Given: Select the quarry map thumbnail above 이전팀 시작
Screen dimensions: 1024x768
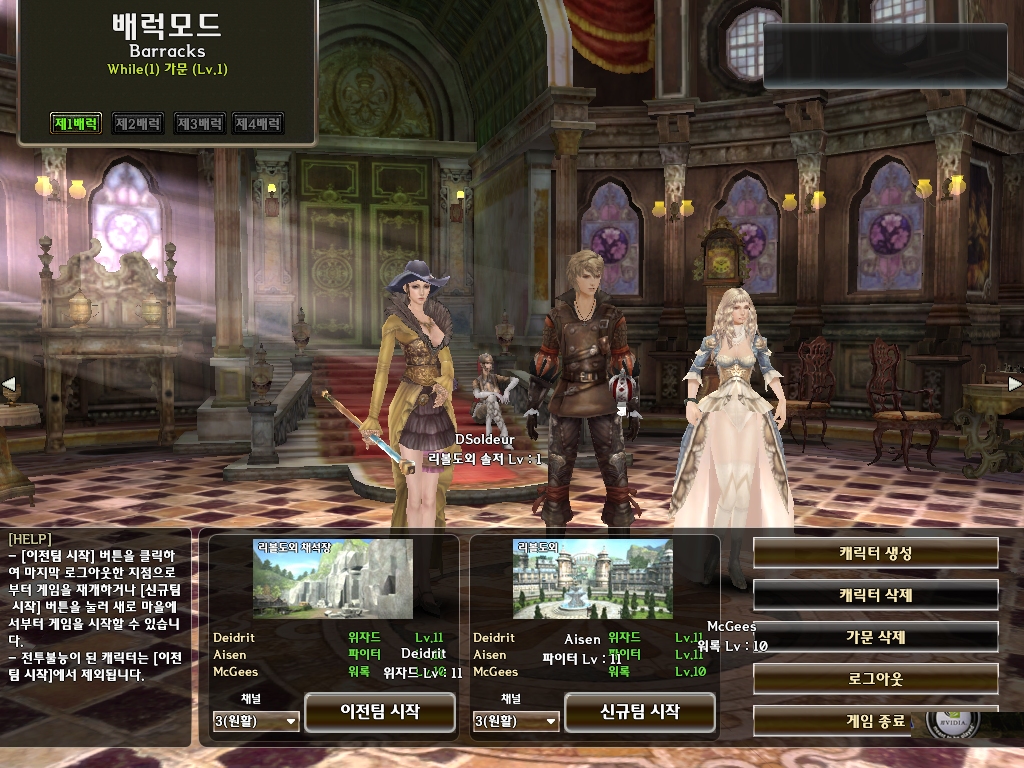Looking at the screenshot, I should tap(332, 579).
